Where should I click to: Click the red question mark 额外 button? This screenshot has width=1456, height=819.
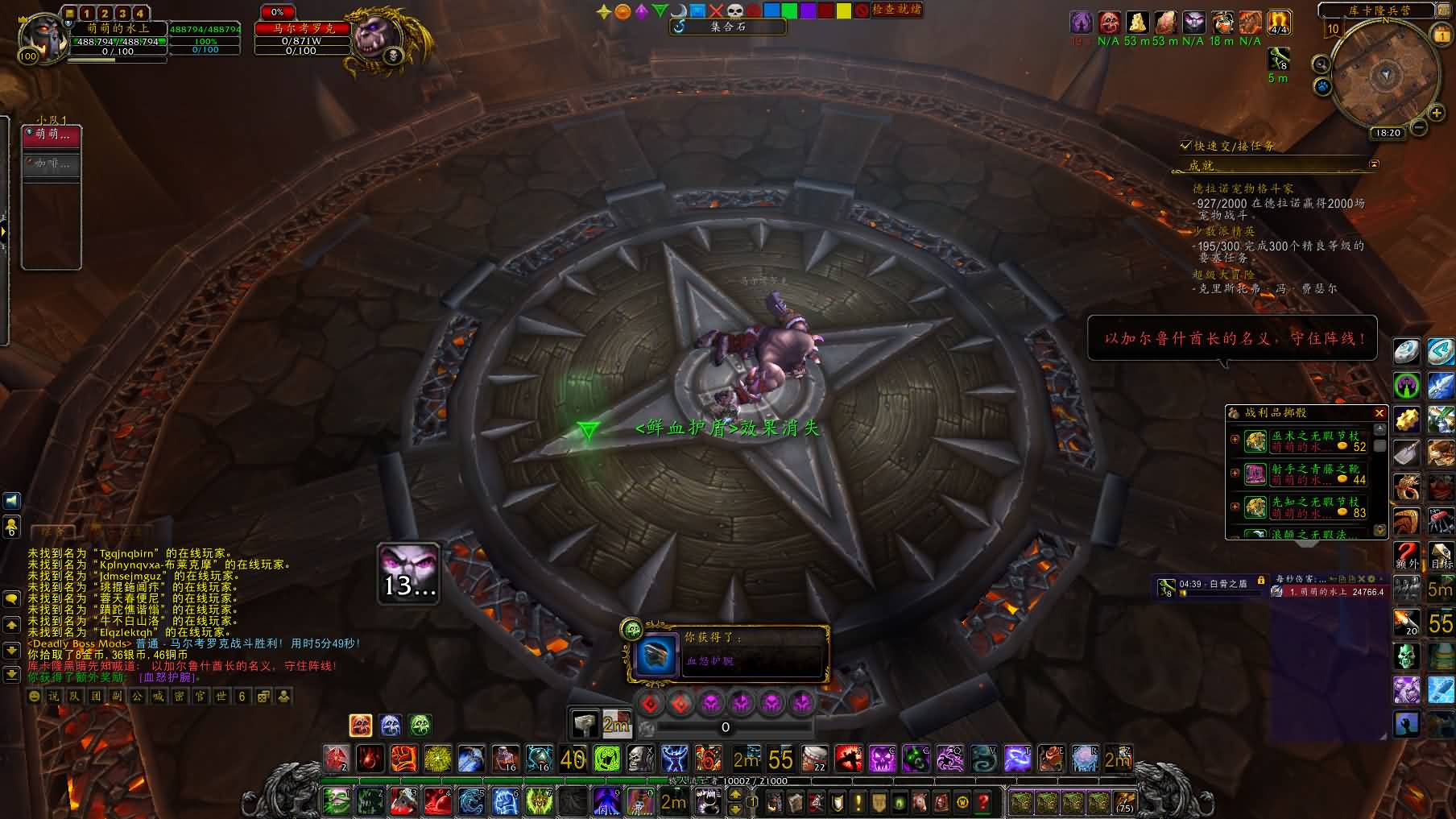point(1406,555)
